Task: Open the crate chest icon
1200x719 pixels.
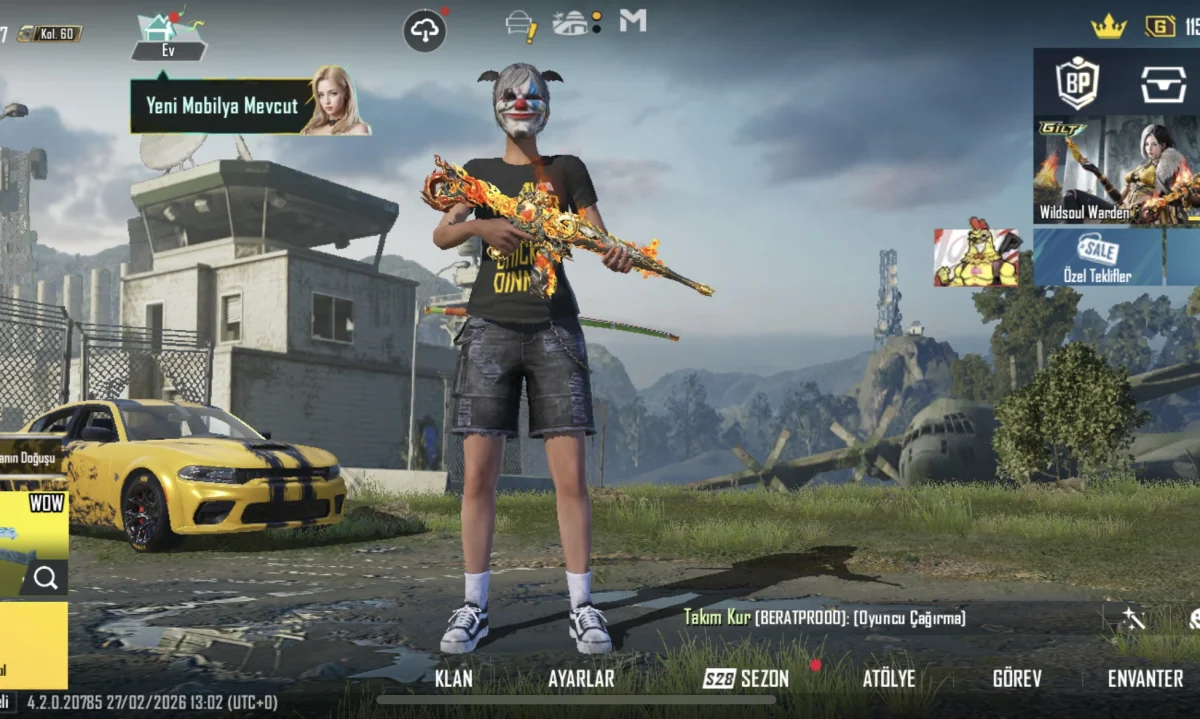Action: click(x=1163, y=84)
